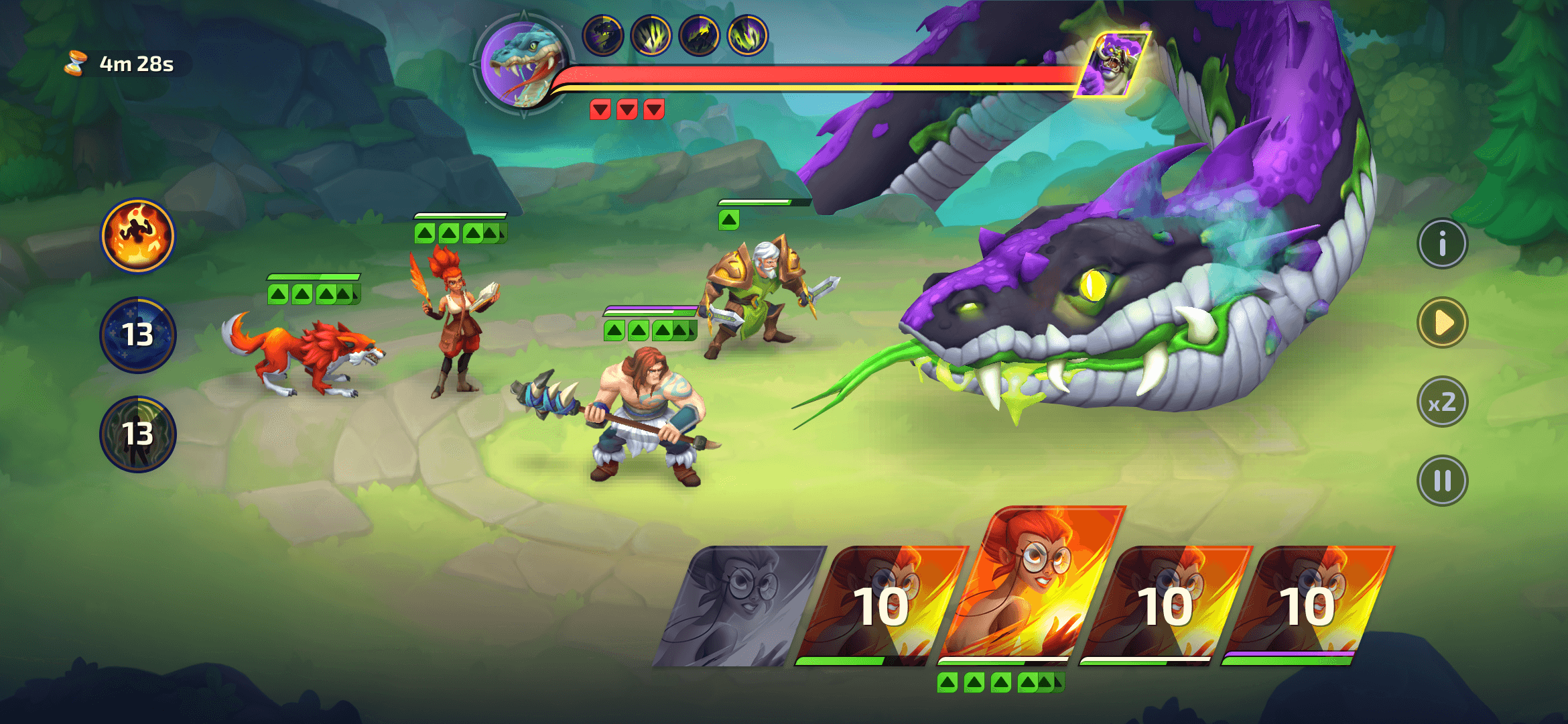Toggle auto-battle with the yellow play button

(1442, 323)
